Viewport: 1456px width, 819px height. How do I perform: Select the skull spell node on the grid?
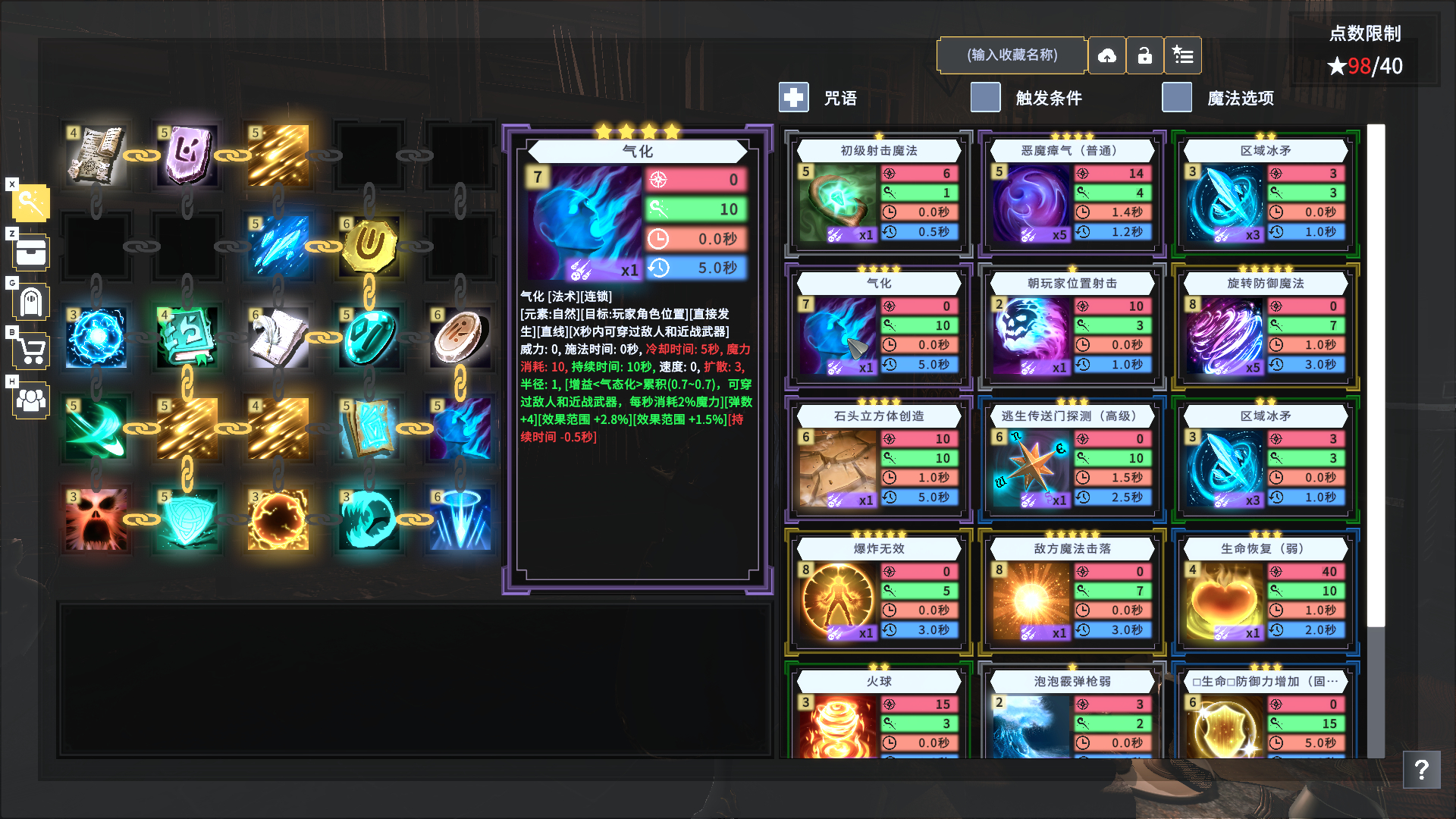coord(96,521)
